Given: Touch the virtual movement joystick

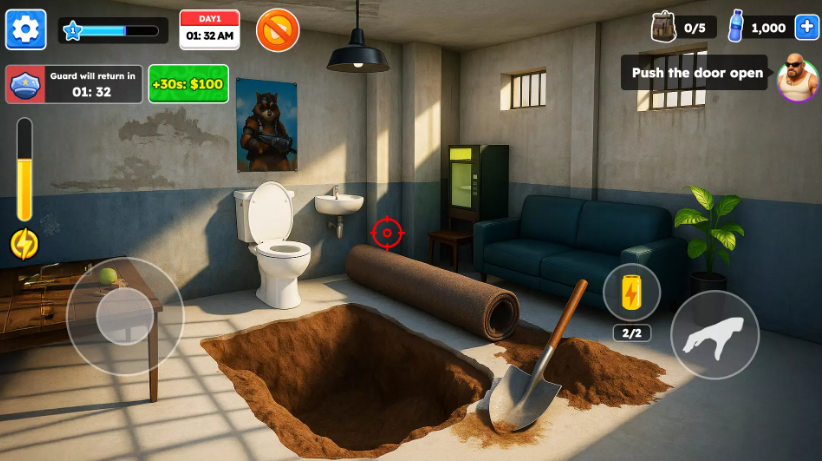Looking at the screenshot, I should [125, 316].
